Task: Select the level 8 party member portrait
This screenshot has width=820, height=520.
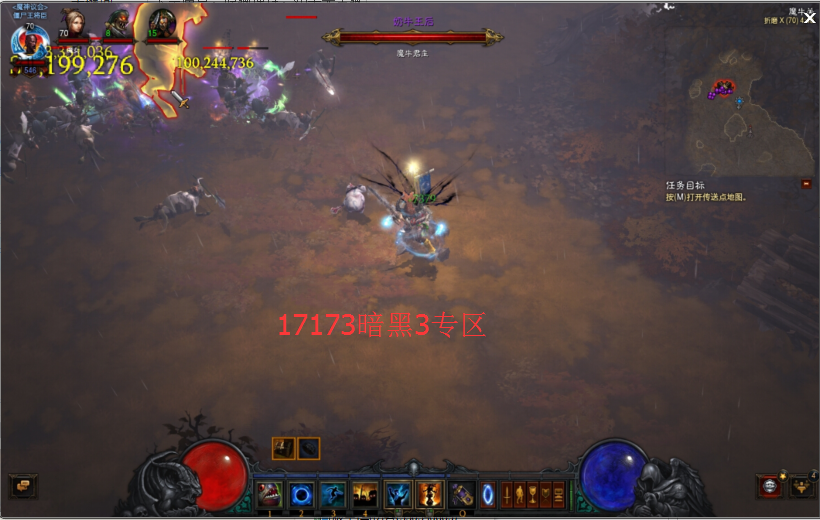Action: (x=118, y=24)
